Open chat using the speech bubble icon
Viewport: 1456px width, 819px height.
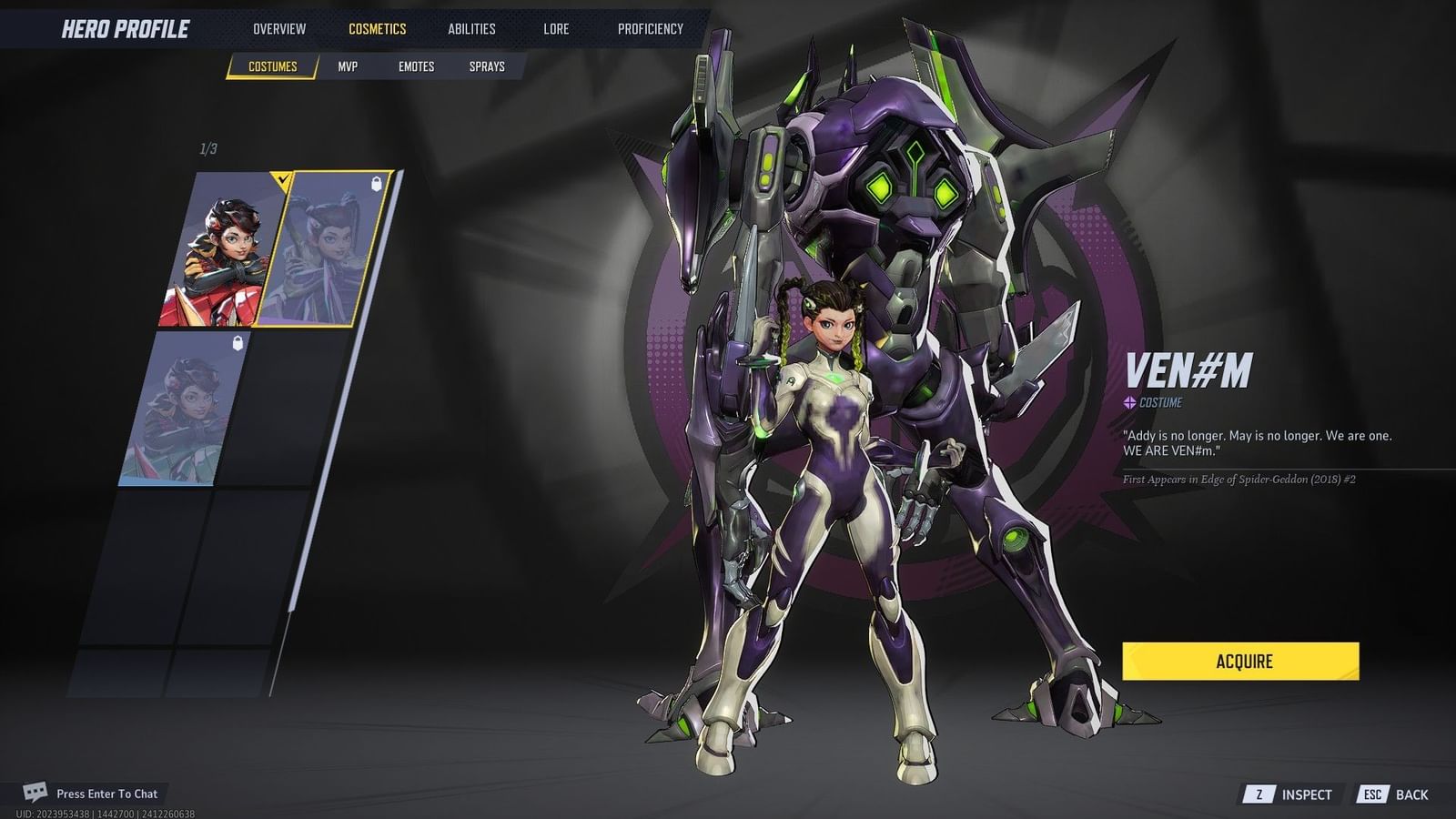tap(36, 793)
